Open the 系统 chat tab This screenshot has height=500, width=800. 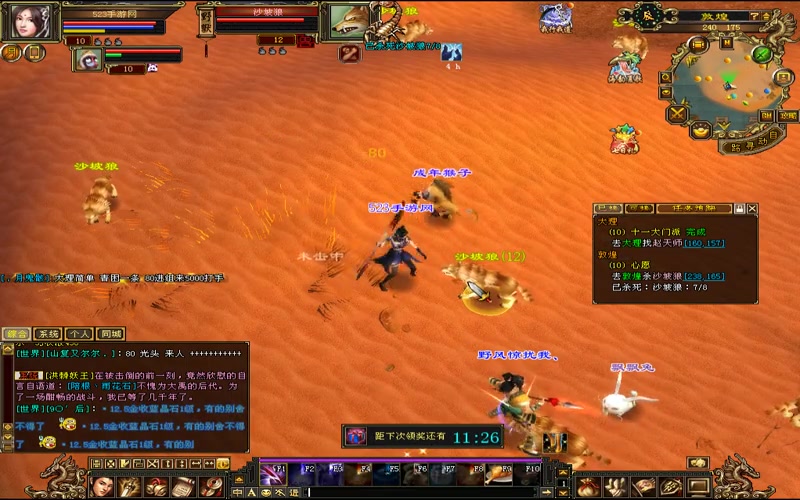click(48, 334)
